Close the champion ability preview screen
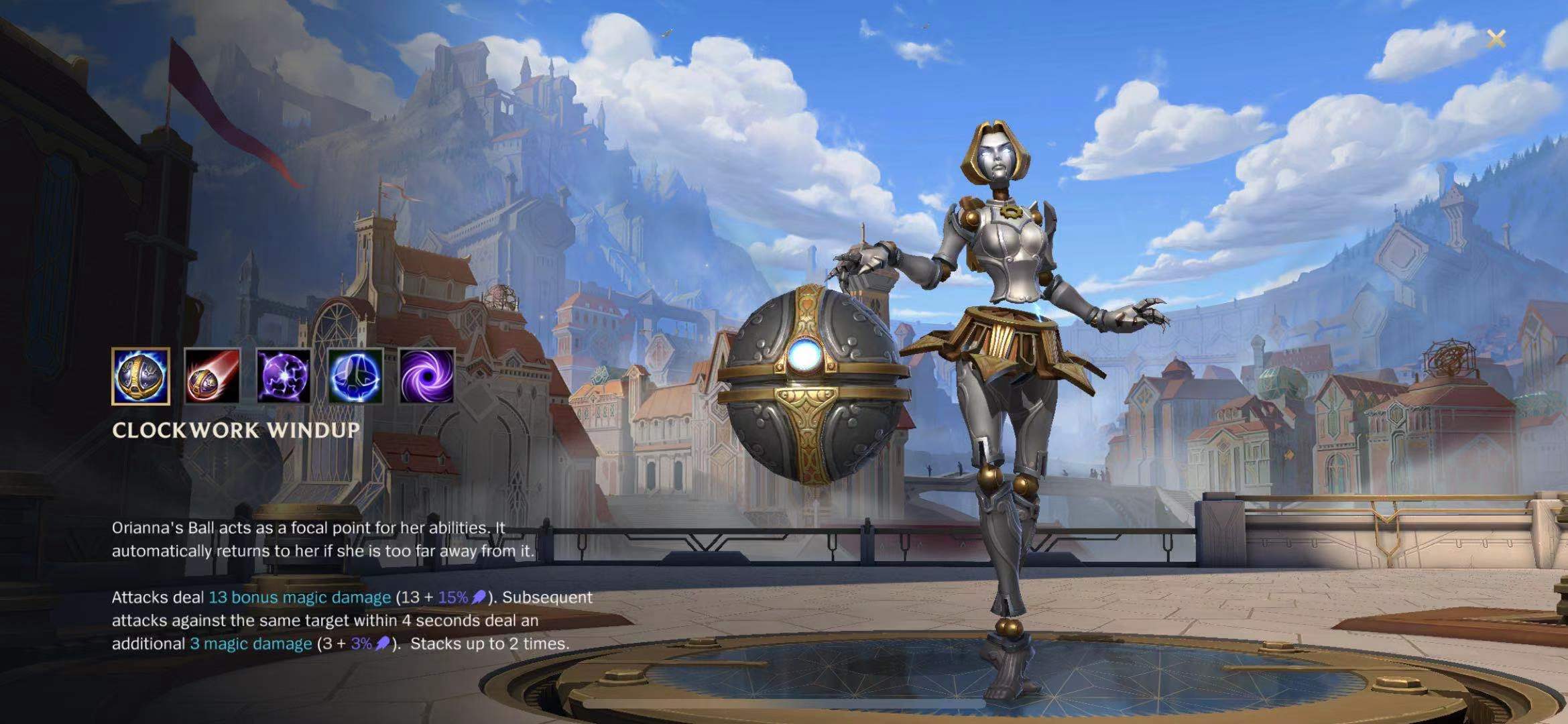The width and height of the screenshot is (1568, 724). [1496, 39]
